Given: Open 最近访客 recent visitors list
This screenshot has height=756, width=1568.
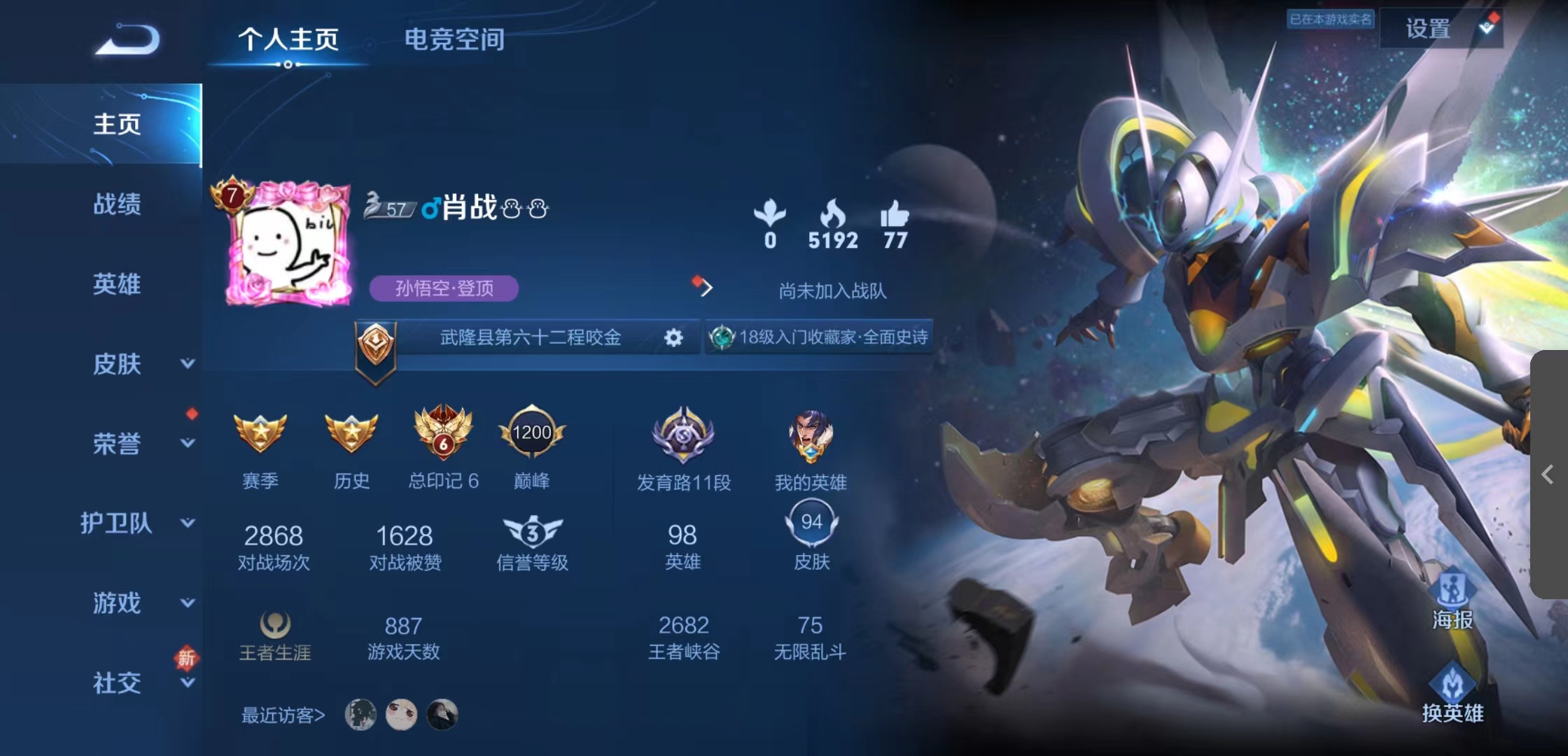Looking at the screenshot, I should 283,716.
